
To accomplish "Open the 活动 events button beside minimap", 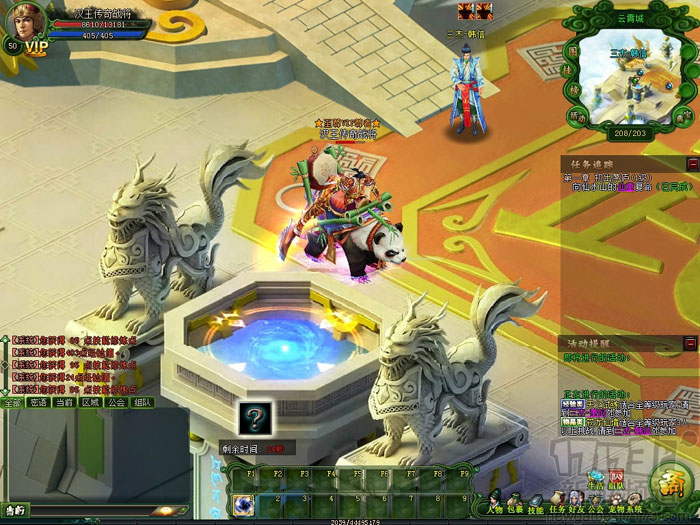I will pos(580,117).
